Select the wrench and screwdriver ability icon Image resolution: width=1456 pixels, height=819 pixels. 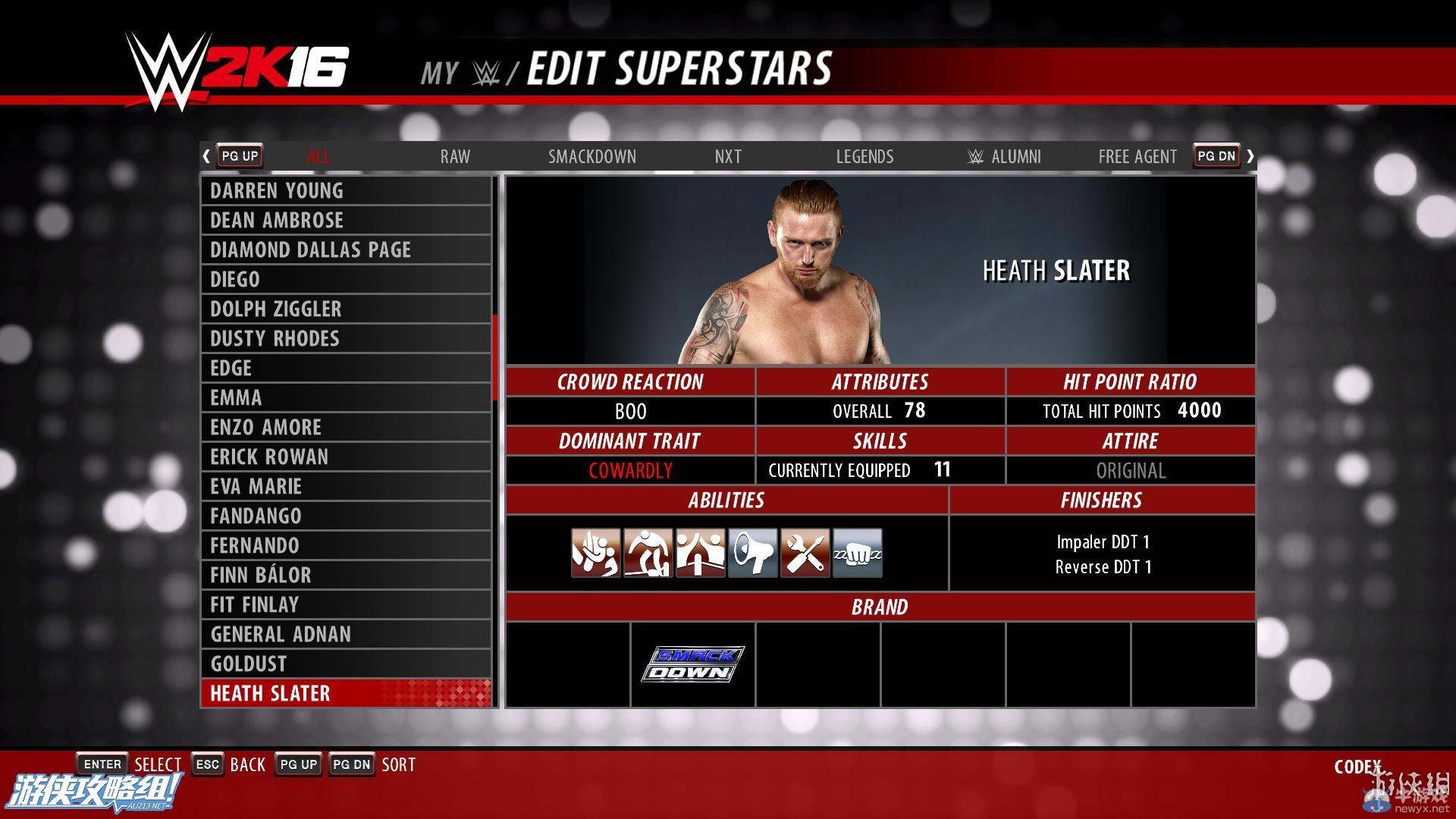(804, 553)
